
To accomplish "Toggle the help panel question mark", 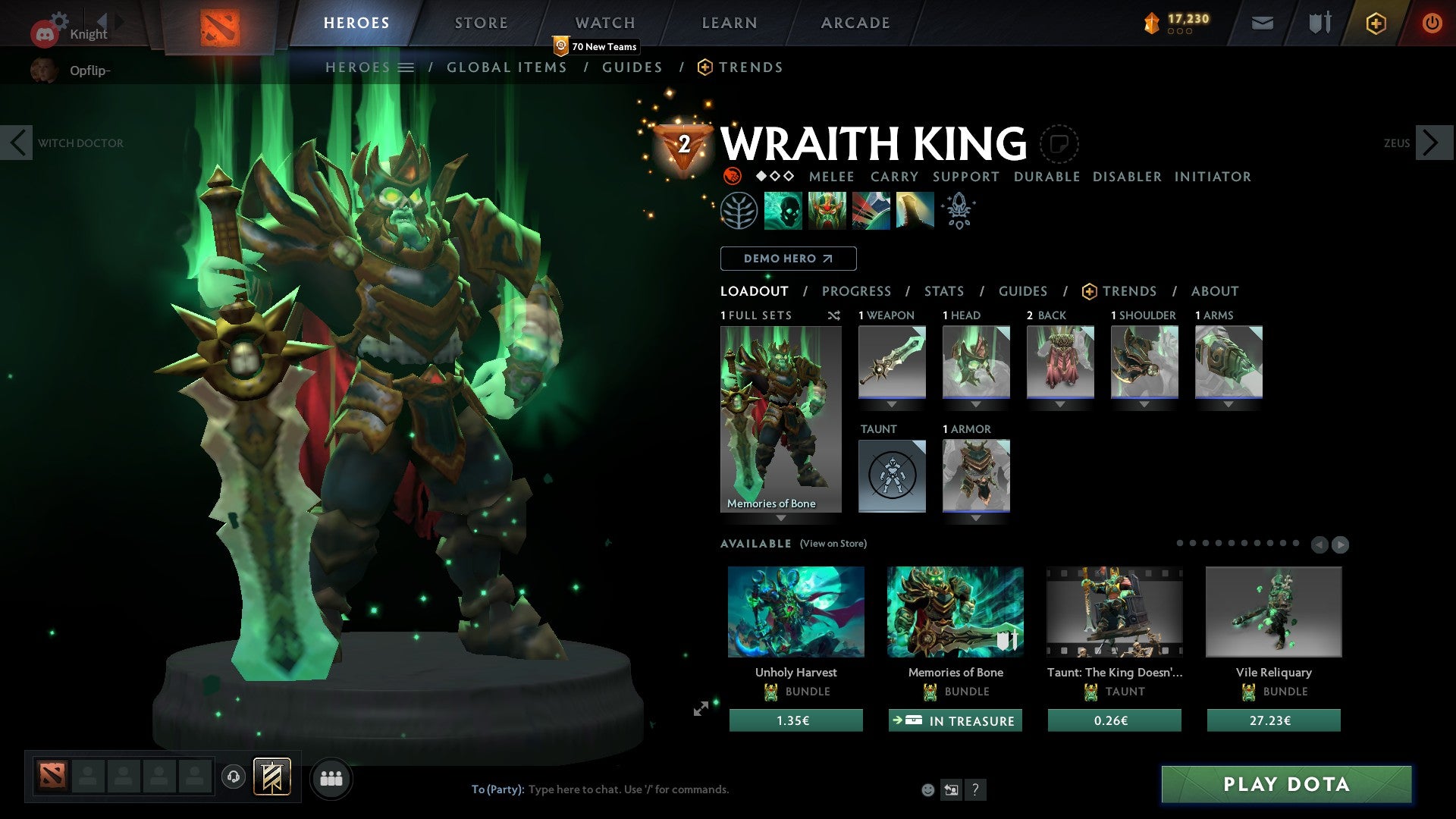I will pyautogui.click(x=975, y=789).
